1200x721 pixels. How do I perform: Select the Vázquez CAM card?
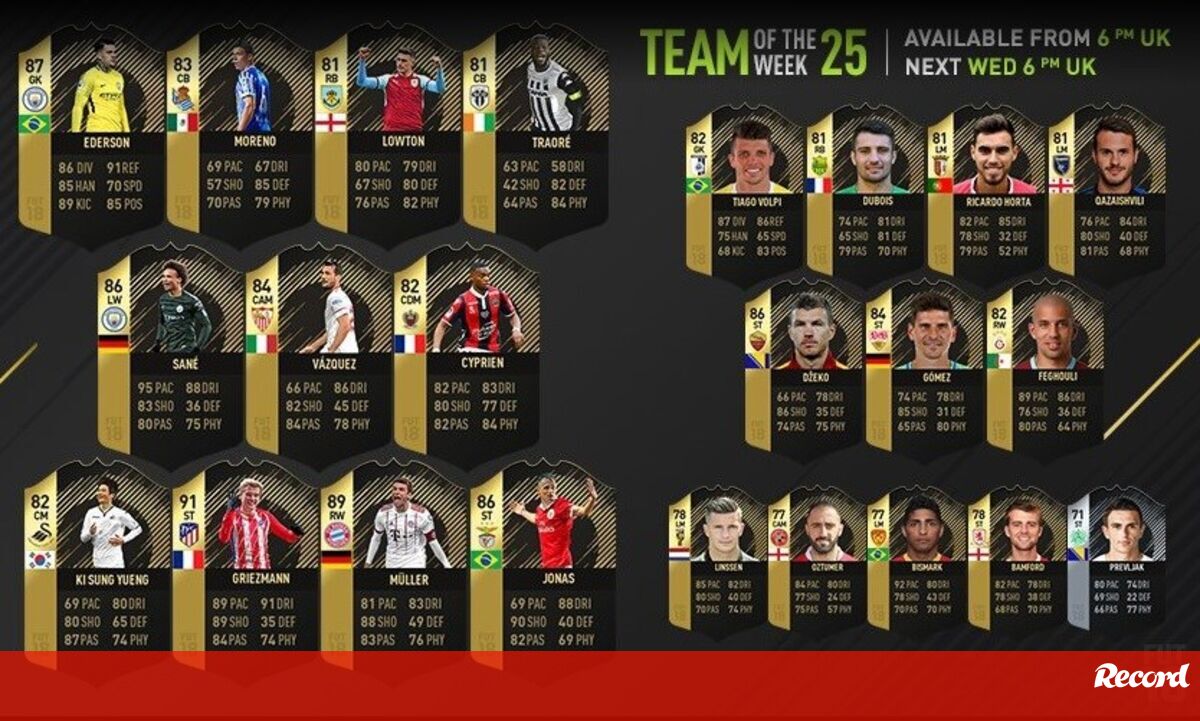point(318,350)
